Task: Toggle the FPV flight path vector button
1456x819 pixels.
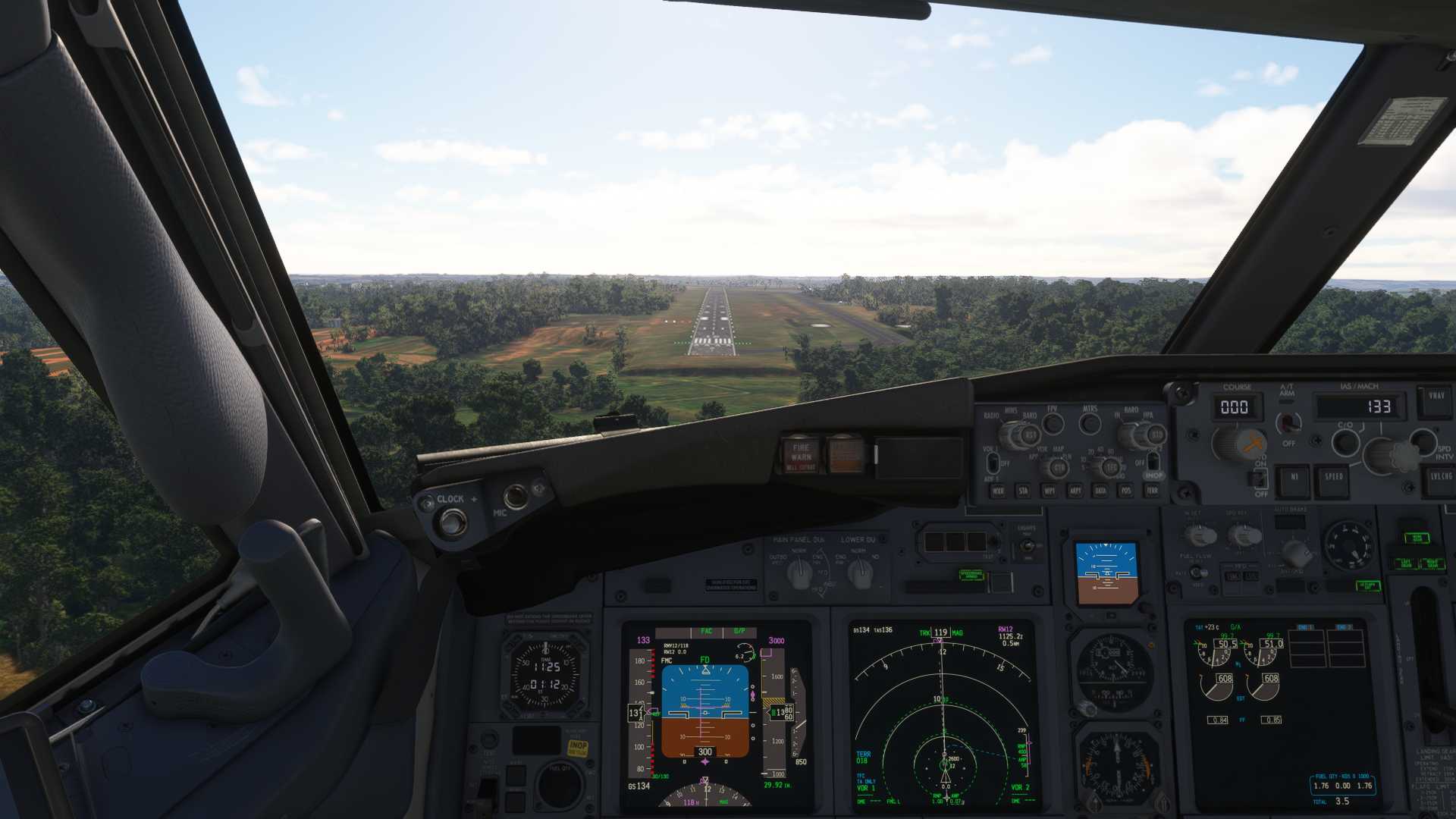Action: coord(1053,423)
